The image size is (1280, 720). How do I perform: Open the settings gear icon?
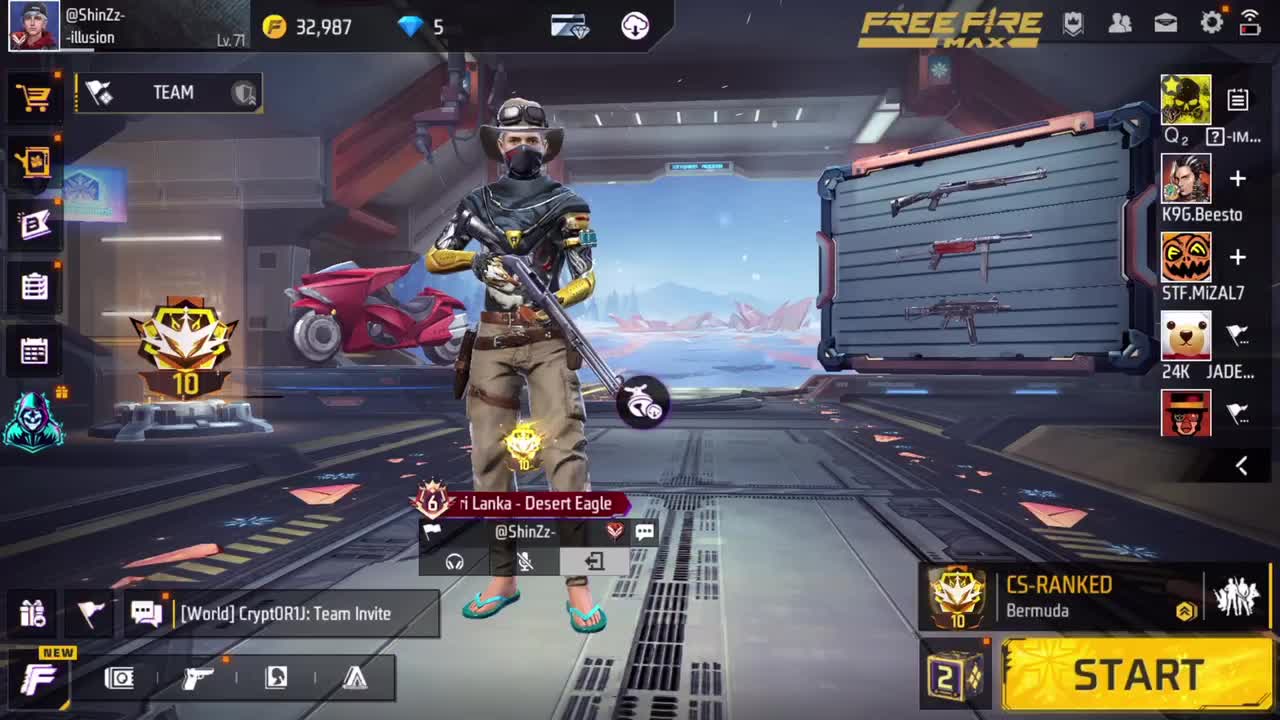tap(1211, 23)
